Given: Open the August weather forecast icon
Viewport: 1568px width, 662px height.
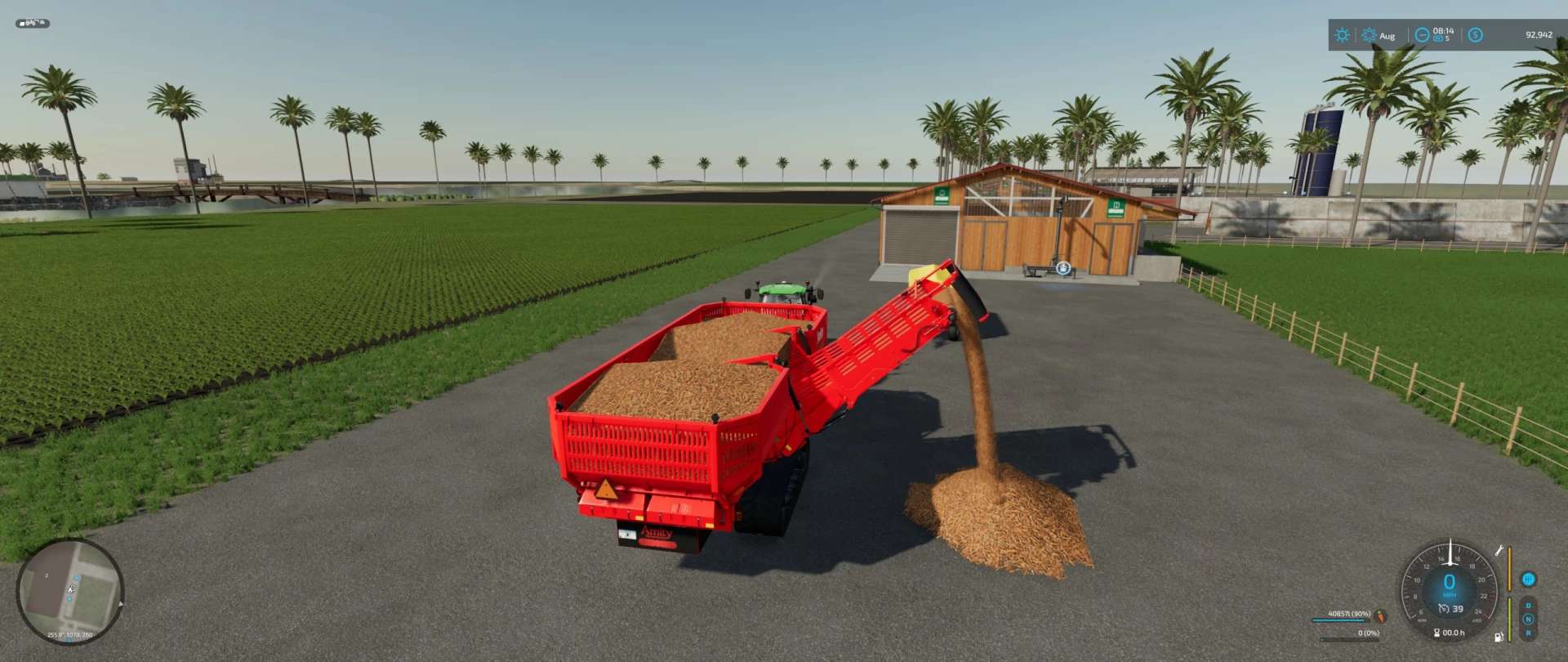Looking at the screenshot, I should 1370,36.
